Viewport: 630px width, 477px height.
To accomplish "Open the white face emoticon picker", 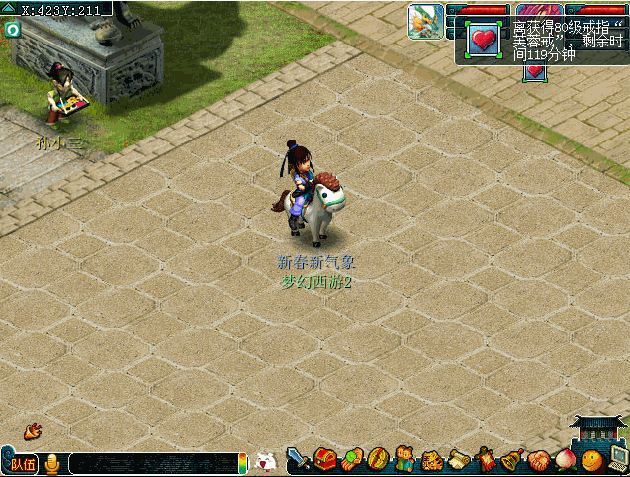I will [x=265, y=463].
